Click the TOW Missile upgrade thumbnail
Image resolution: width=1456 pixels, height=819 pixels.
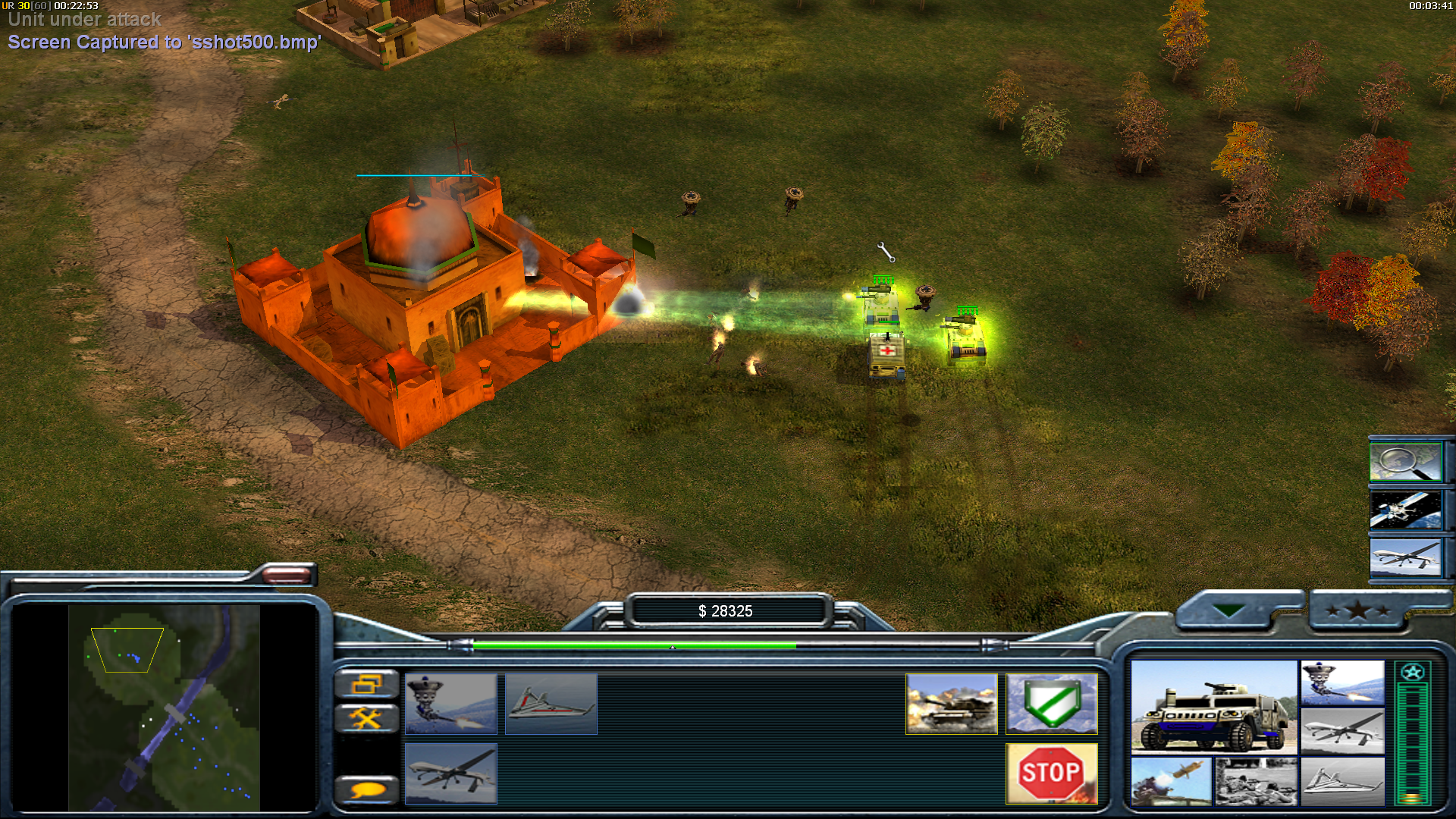[x=1171, y=781]
